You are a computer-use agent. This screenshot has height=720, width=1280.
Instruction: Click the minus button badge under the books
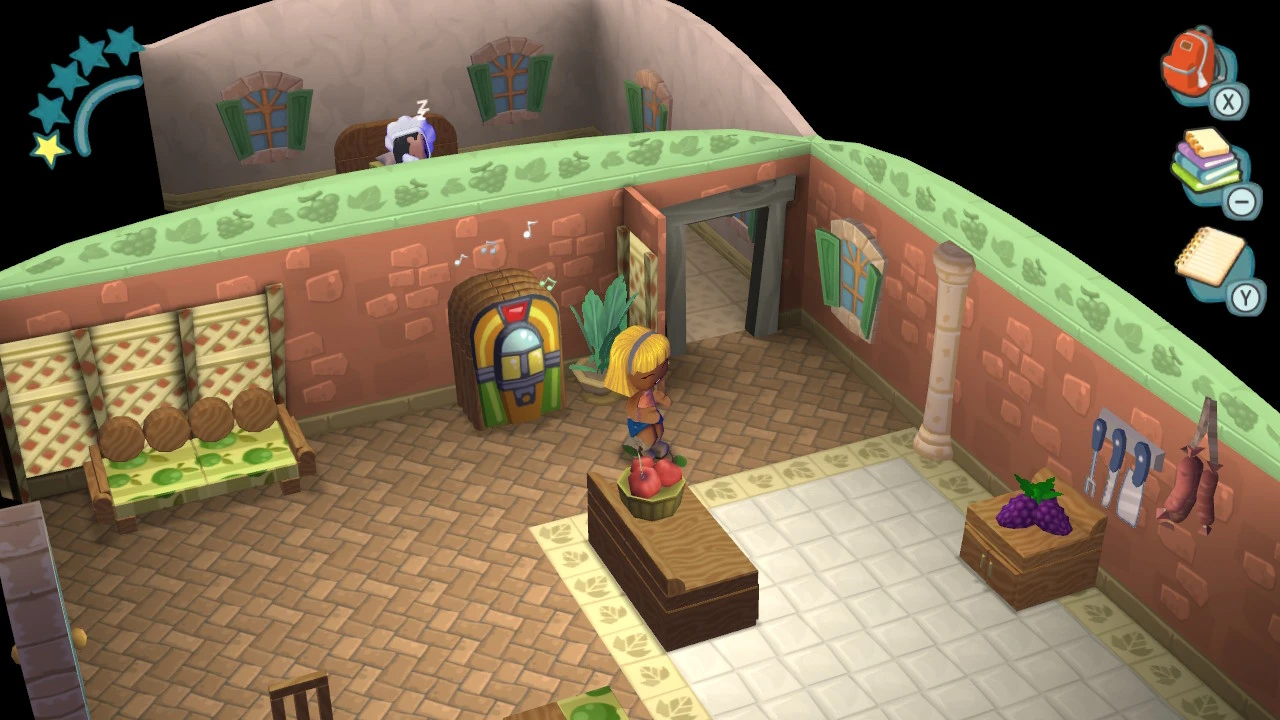pyautogui.click(x=1240, y=202)
